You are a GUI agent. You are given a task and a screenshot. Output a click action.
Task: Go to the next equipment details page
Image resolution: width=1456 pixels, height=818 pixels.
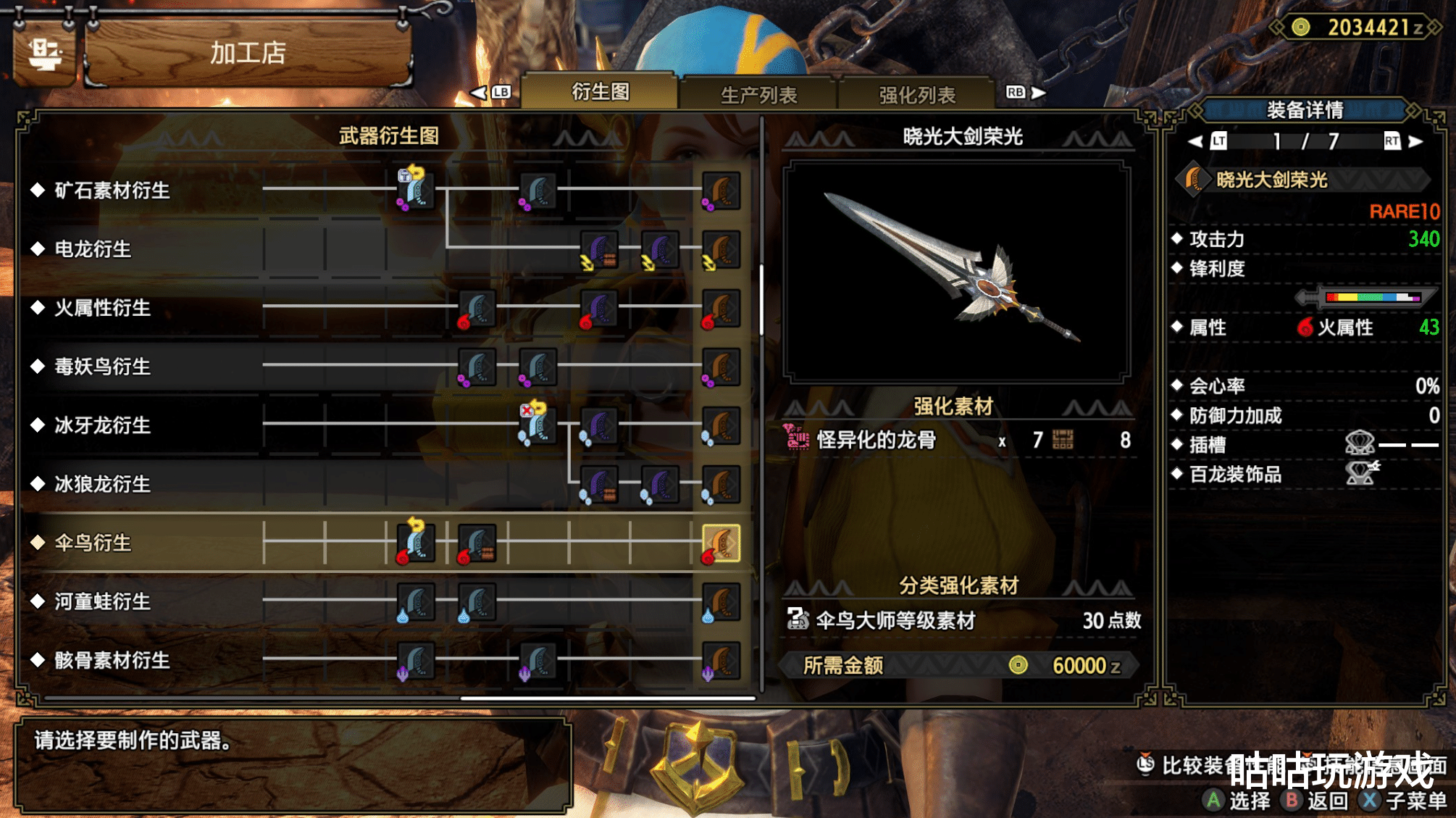[1415, 141]
